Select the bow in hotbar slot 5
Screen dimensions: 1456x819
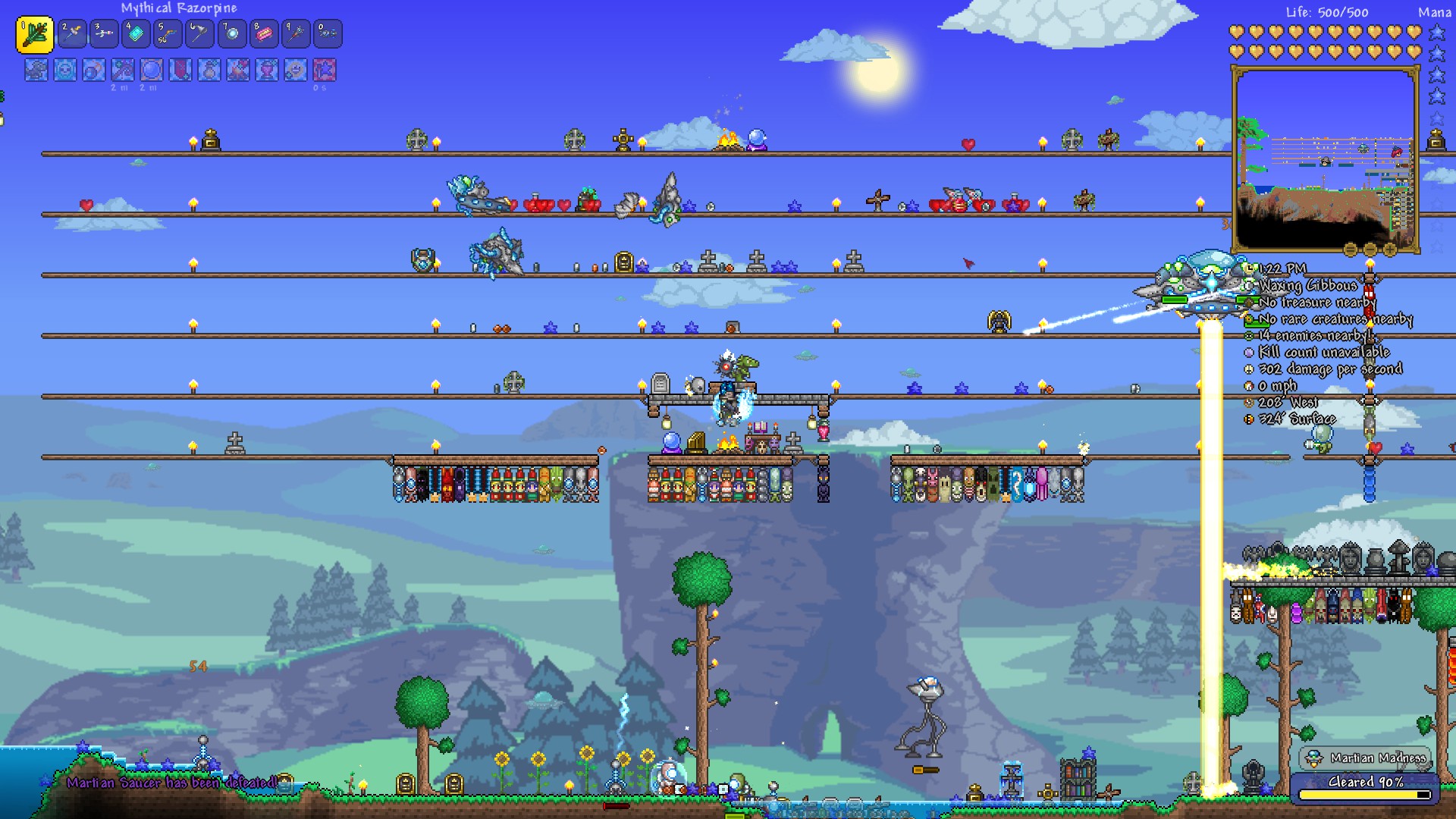168,33
